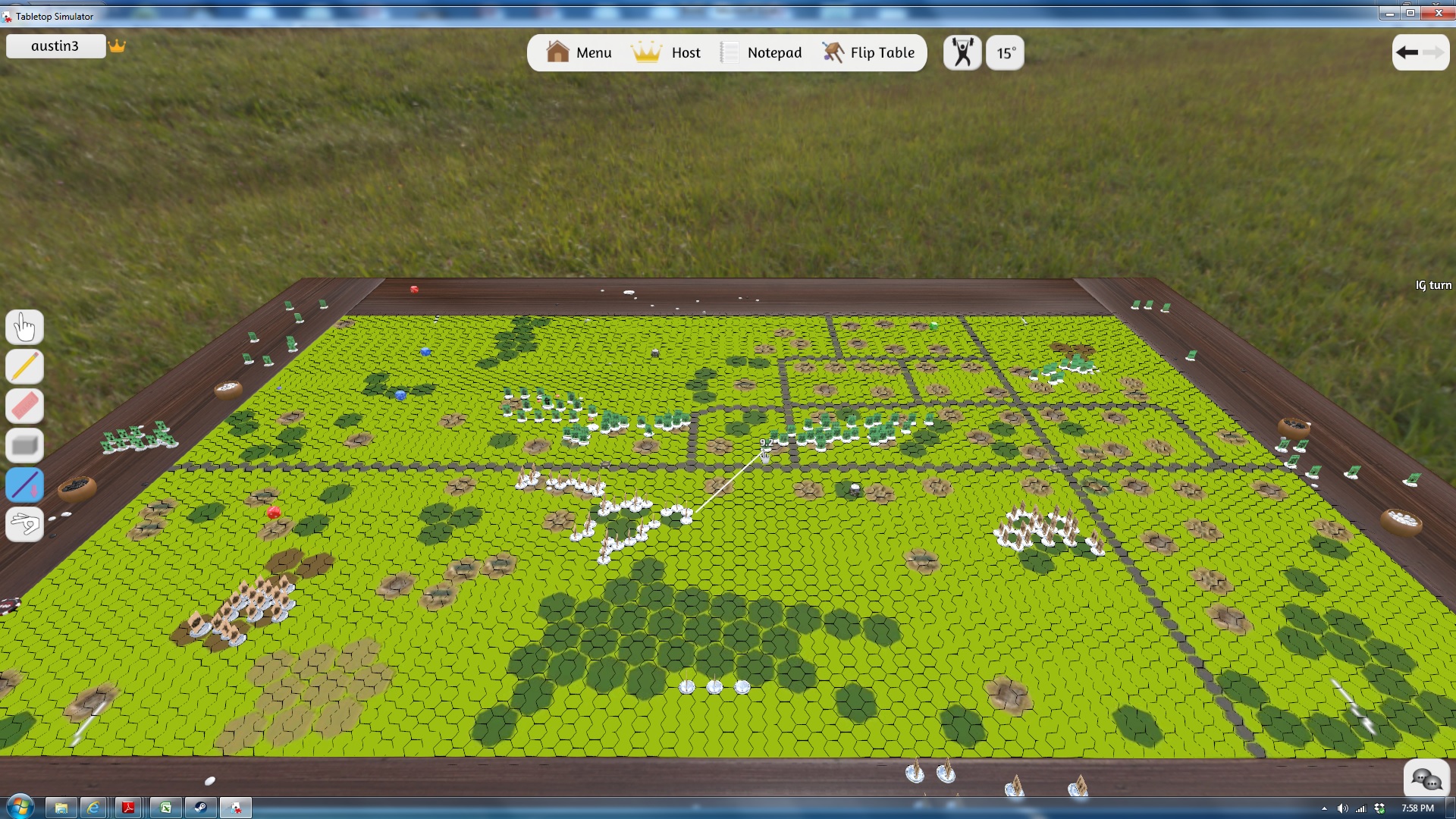Open the Notepad
Screen dimensions: 1456x819
761,53
